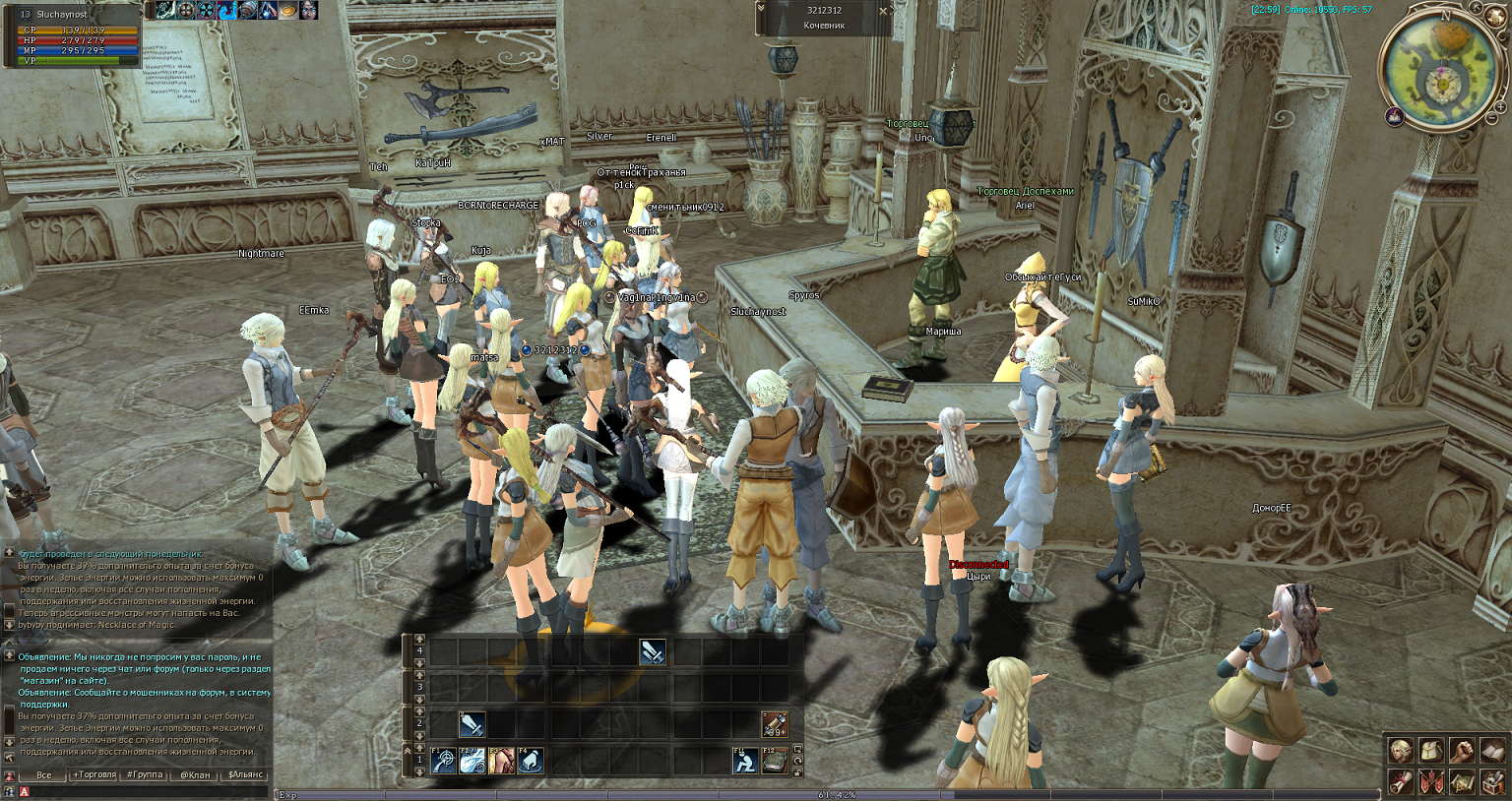The height and width of the screenshot is (801, 1512).
Task: Activate the F1 attack target skill
Action: pos(444,761)
